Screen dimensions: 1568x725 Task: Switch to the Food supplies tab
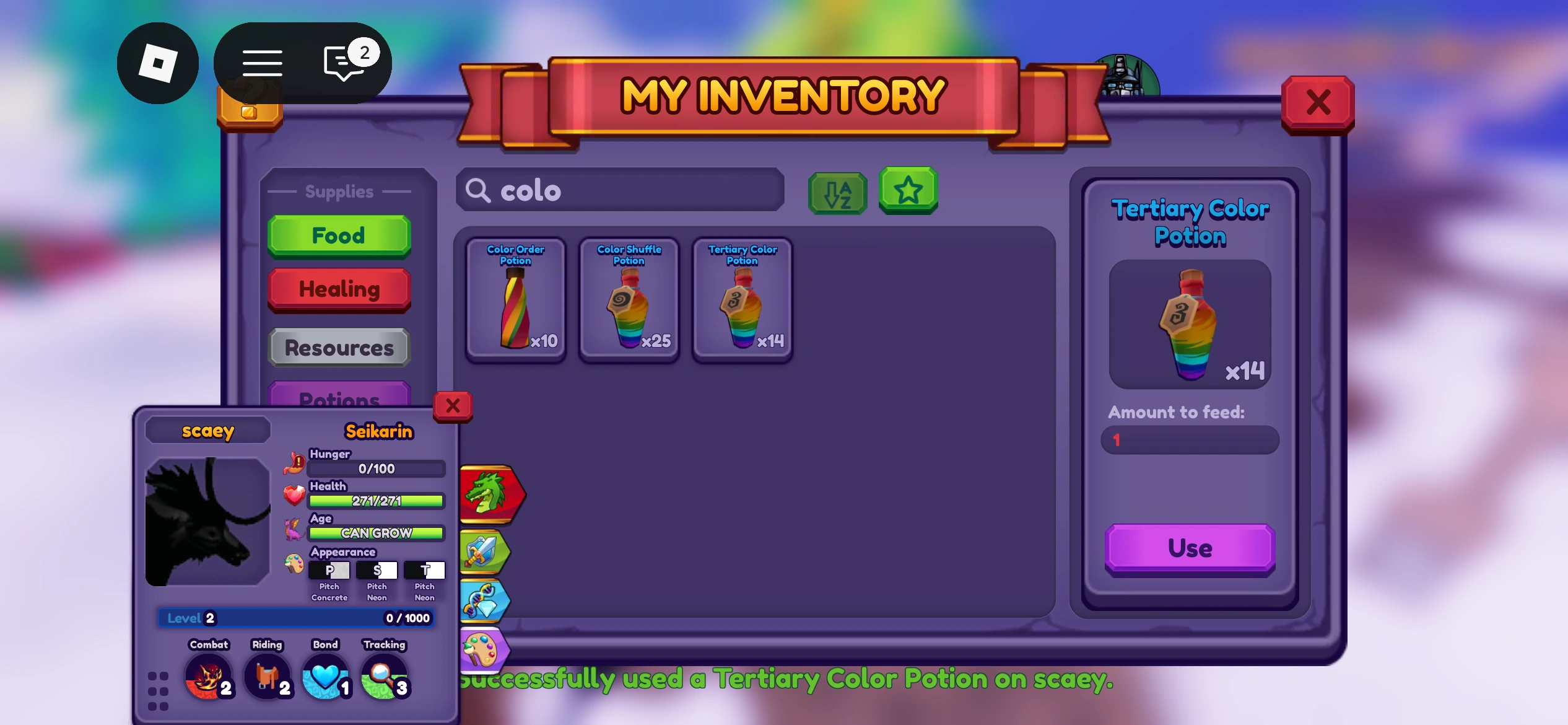[339, 235]
